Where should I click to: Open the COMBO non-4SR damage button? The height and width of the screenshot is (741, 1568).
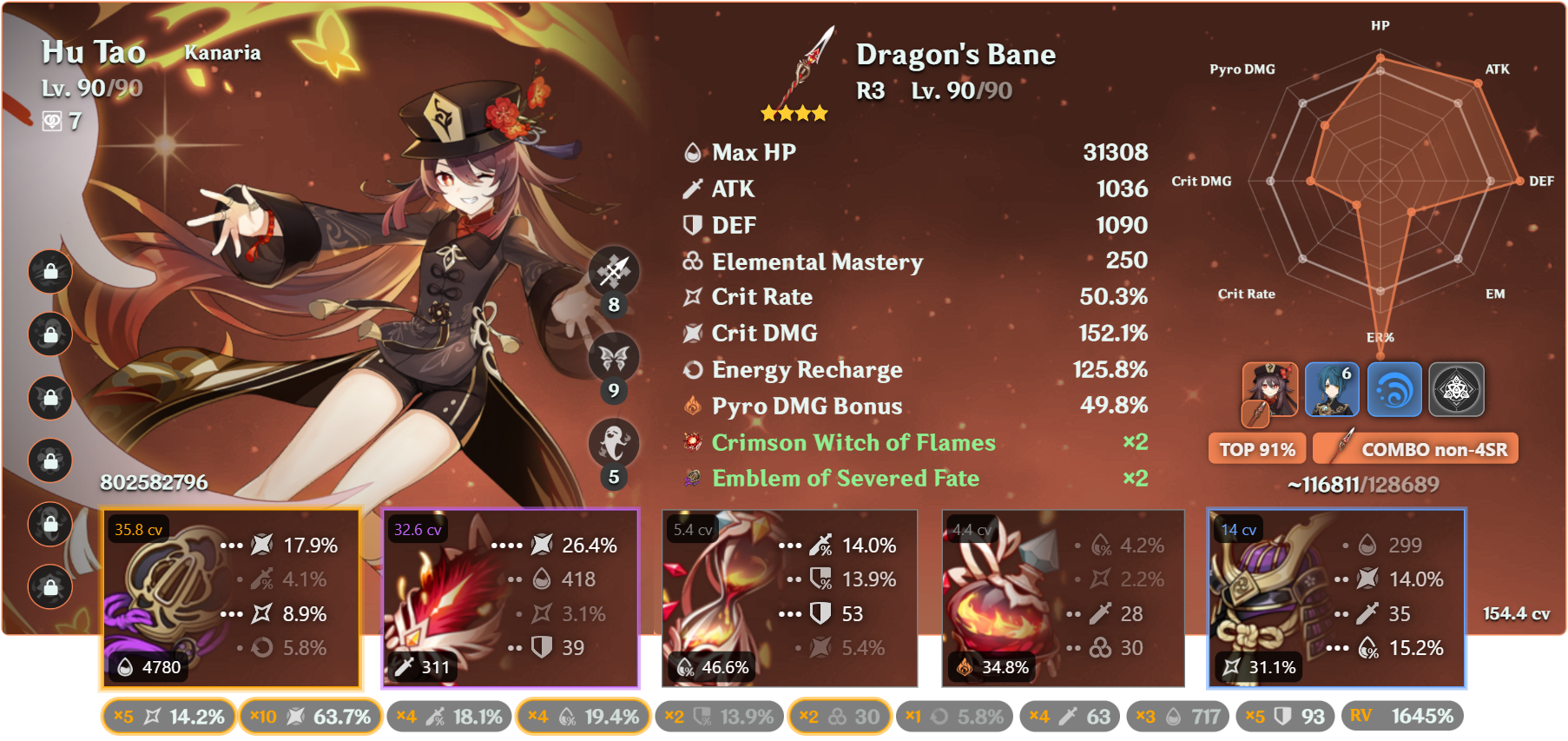pos(1415,448)
